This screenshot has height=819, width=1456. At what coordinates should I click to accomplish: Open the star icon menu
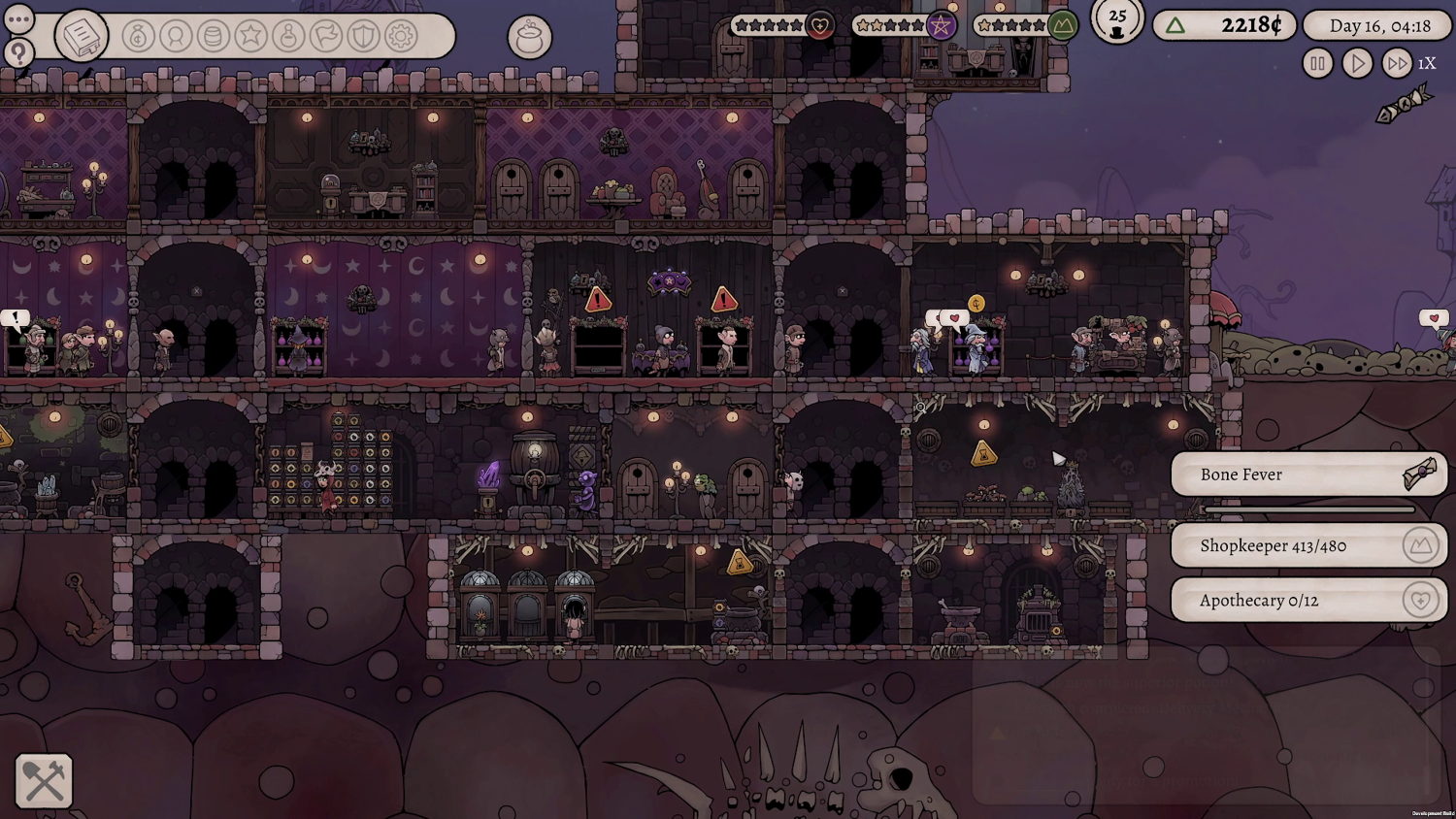pyautogui.click(x=250, y=37)
